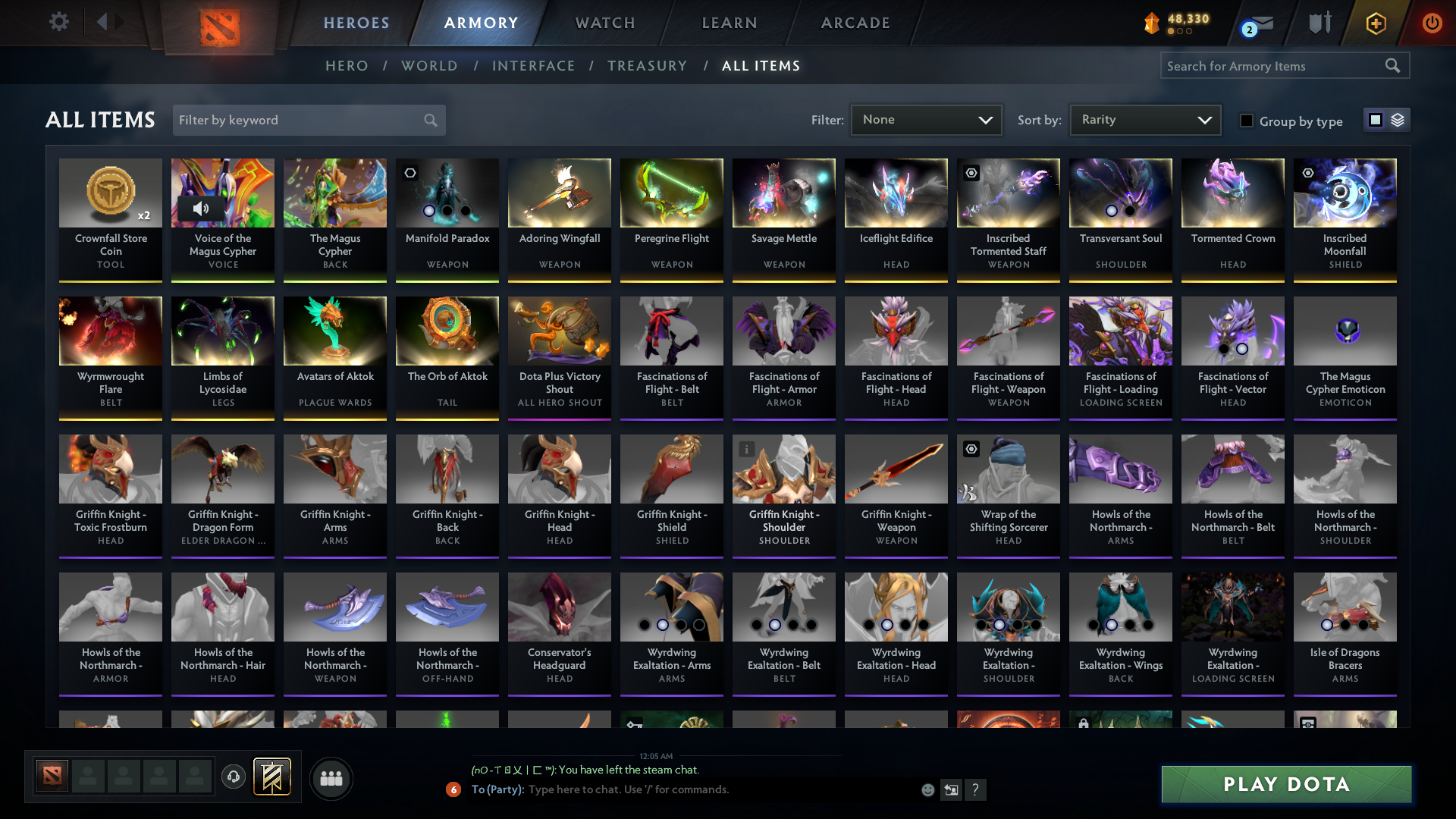Click the first style dot on Manifold Paradox
Screen dimensions: 1456x819
(x=429, y=211)
